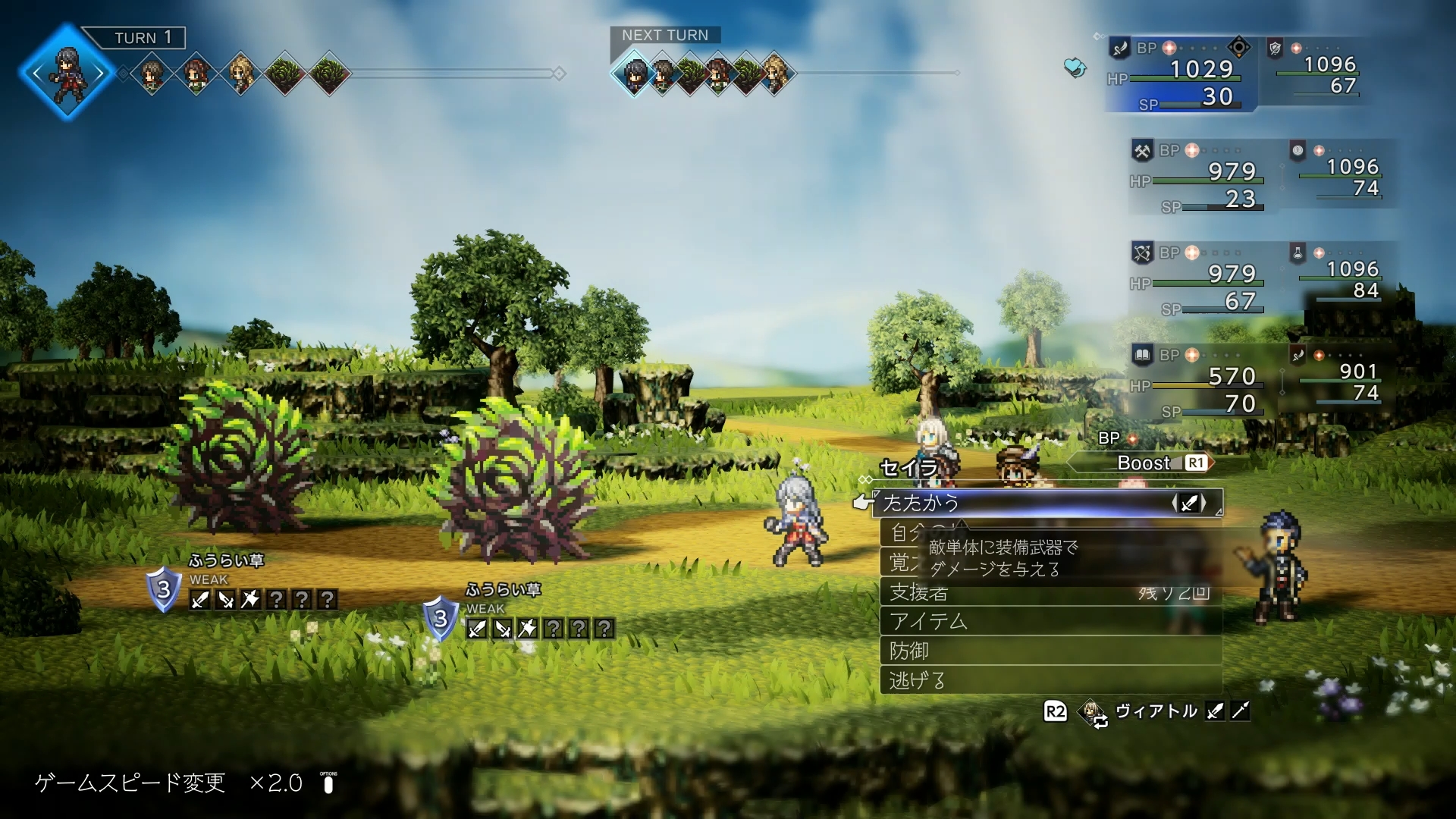Pick the party panel with 23 SP
Viewport: 1456px width, 819px height.
click(x=1198, y=177)
